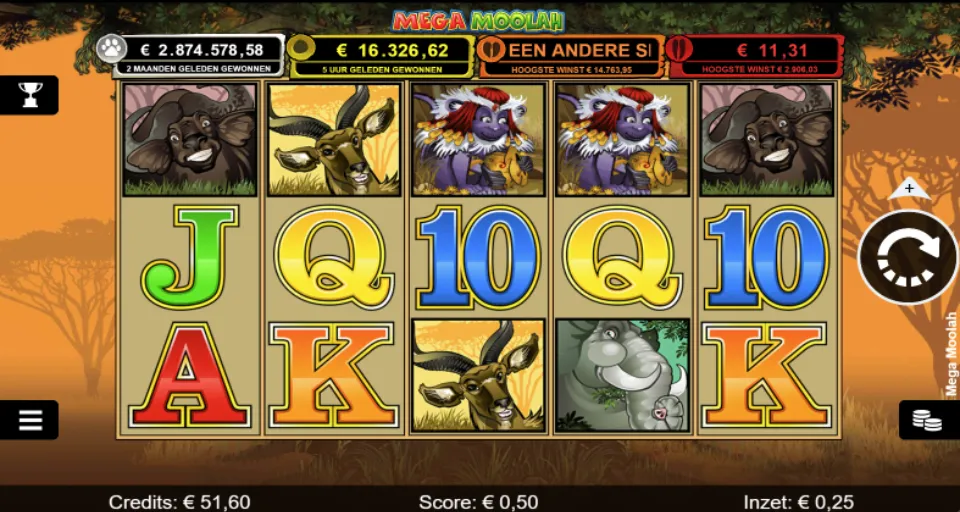This screenshot has width=960, height=512.
Task: View the Major jackpot € 16.326,62 panel
Action: click(380, 55)
